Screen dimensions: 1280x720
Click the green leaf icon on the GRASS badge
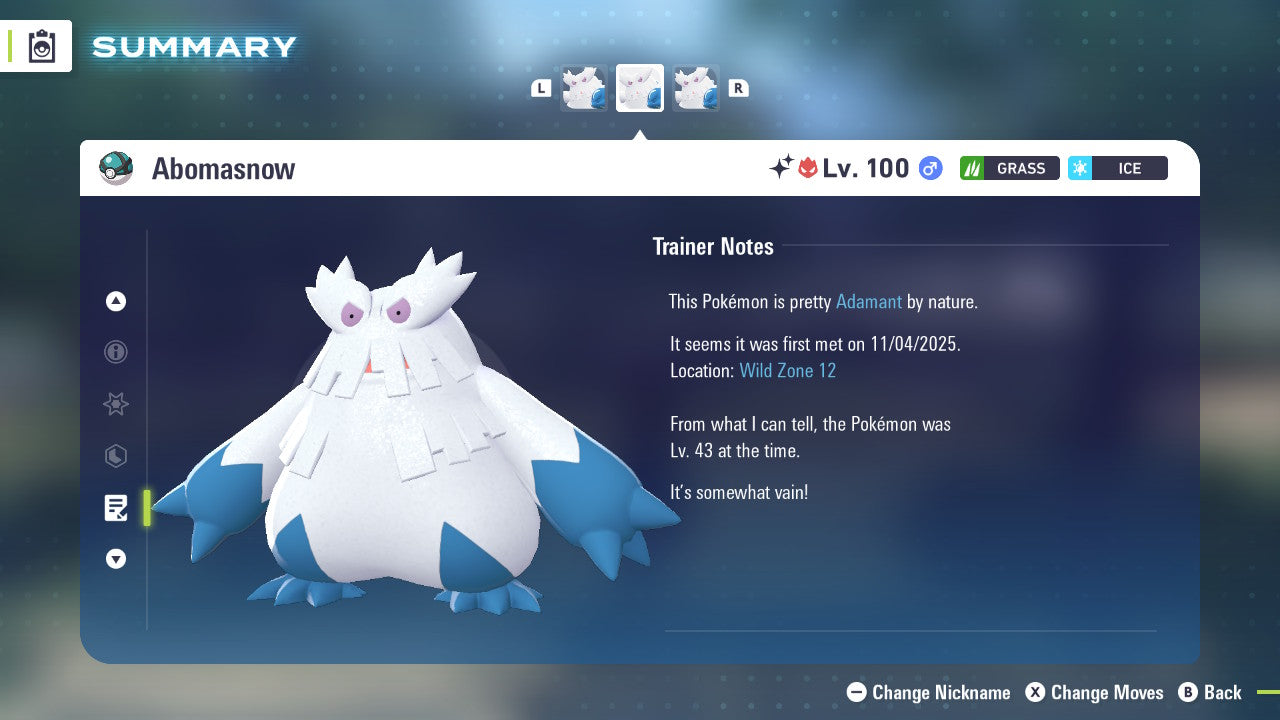(973, 168)
